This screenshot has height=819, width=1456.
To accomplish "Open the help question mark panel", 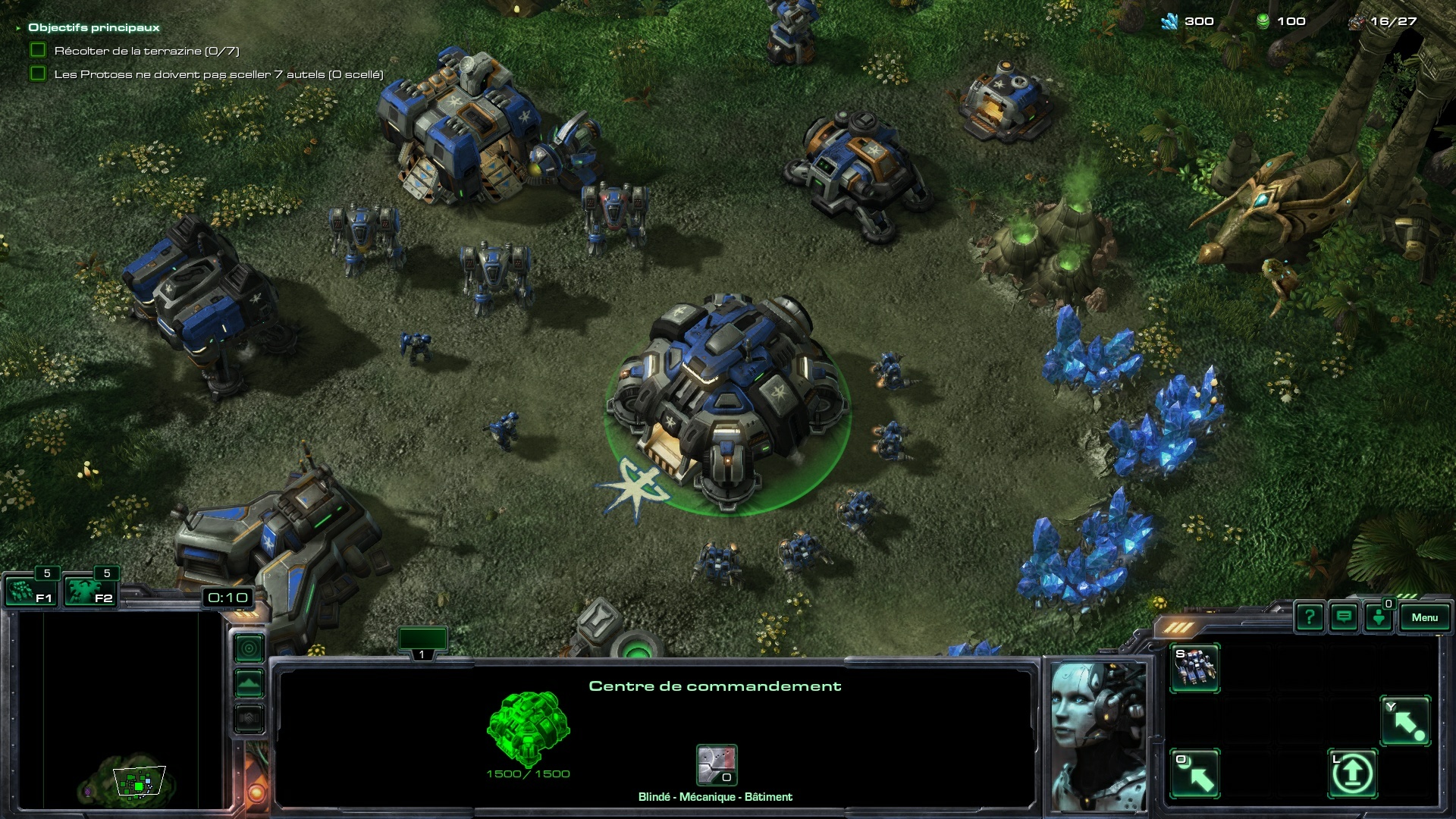I will (x=1309, y=617).
